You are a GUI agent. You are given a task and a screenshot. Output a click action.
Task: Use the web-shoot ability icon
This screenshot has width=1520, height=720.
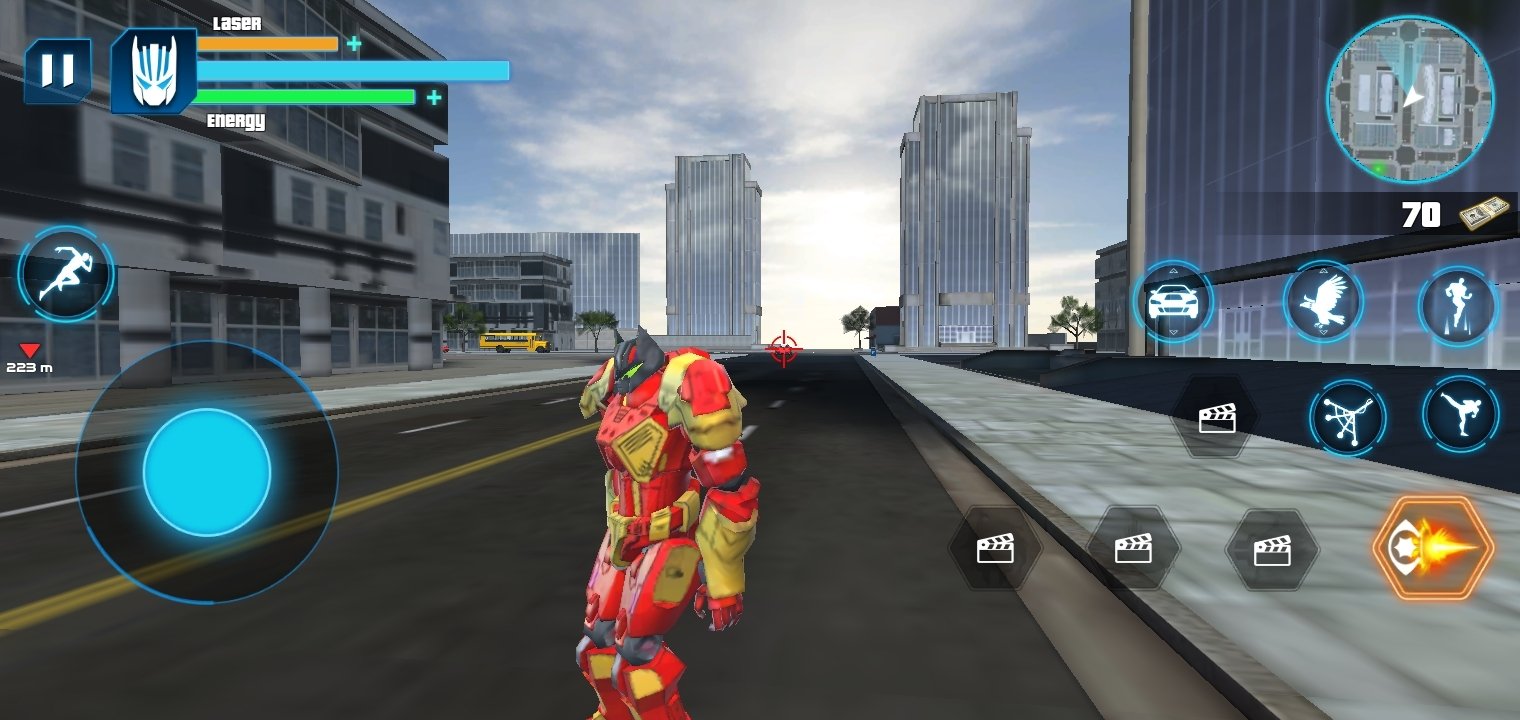tap(1347, 418)
